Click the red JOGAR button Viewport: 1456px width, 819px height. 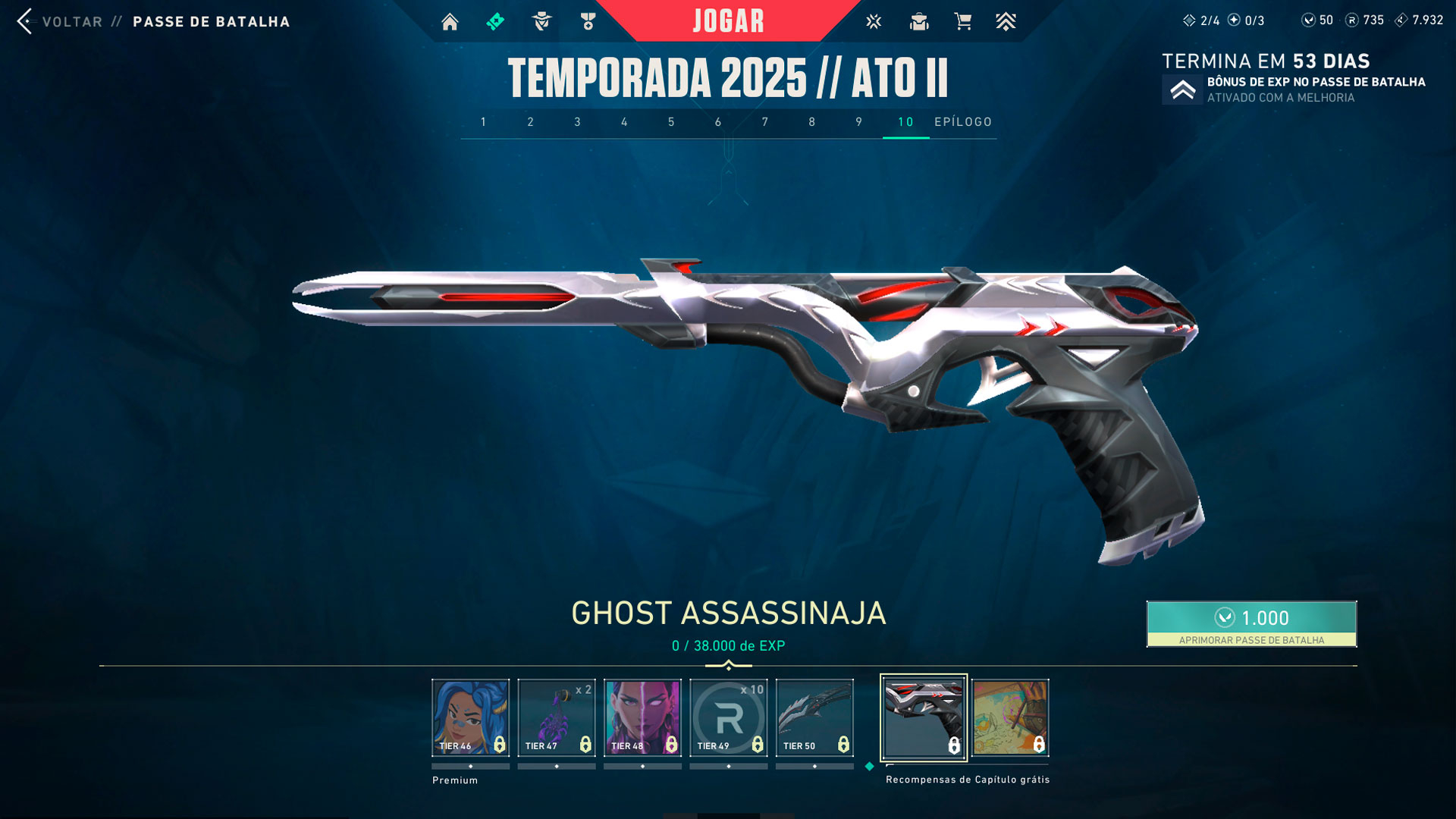point(726,20)
